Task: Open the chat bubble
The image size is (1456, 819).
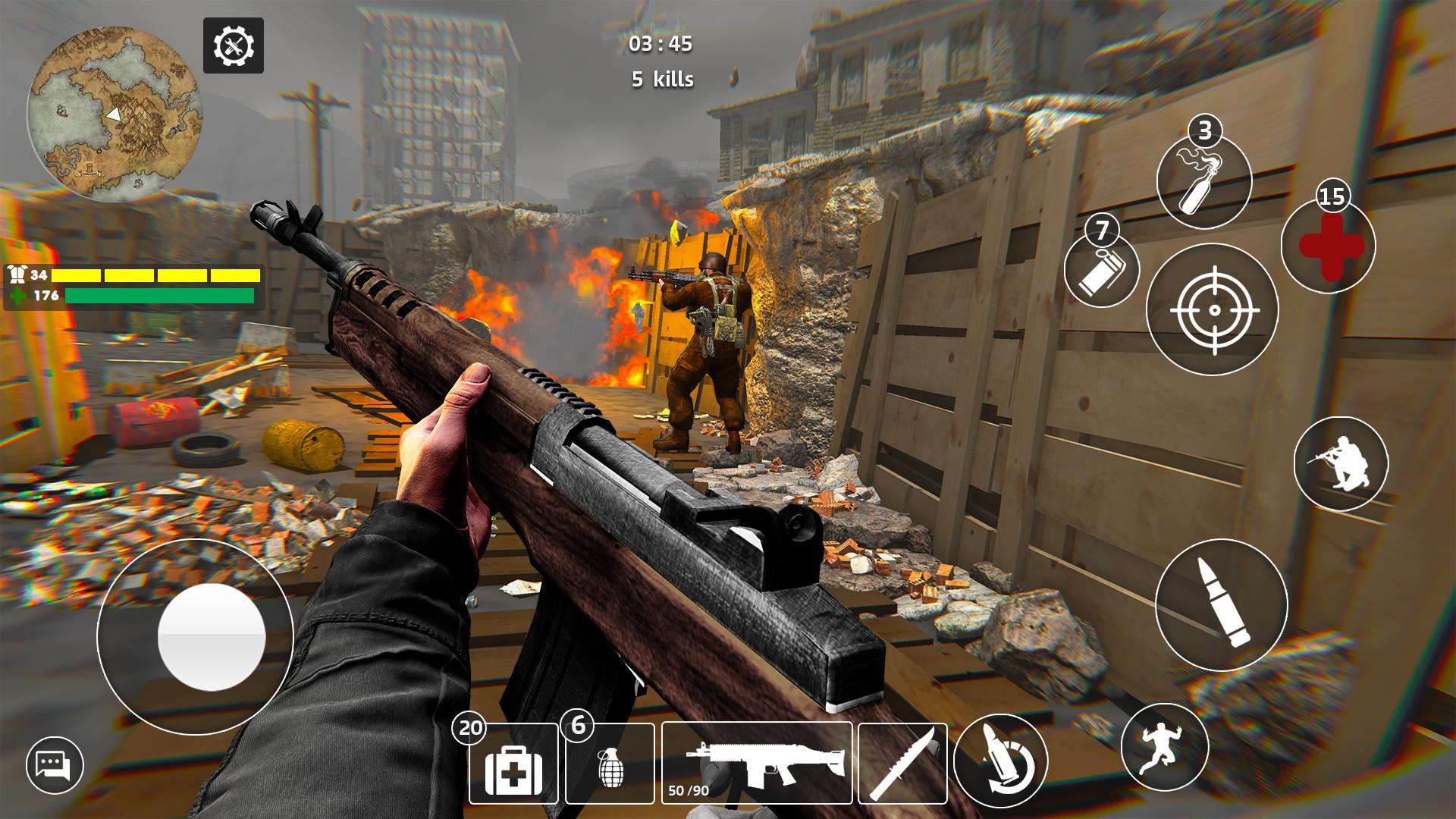Action: [x=54, y=764]
